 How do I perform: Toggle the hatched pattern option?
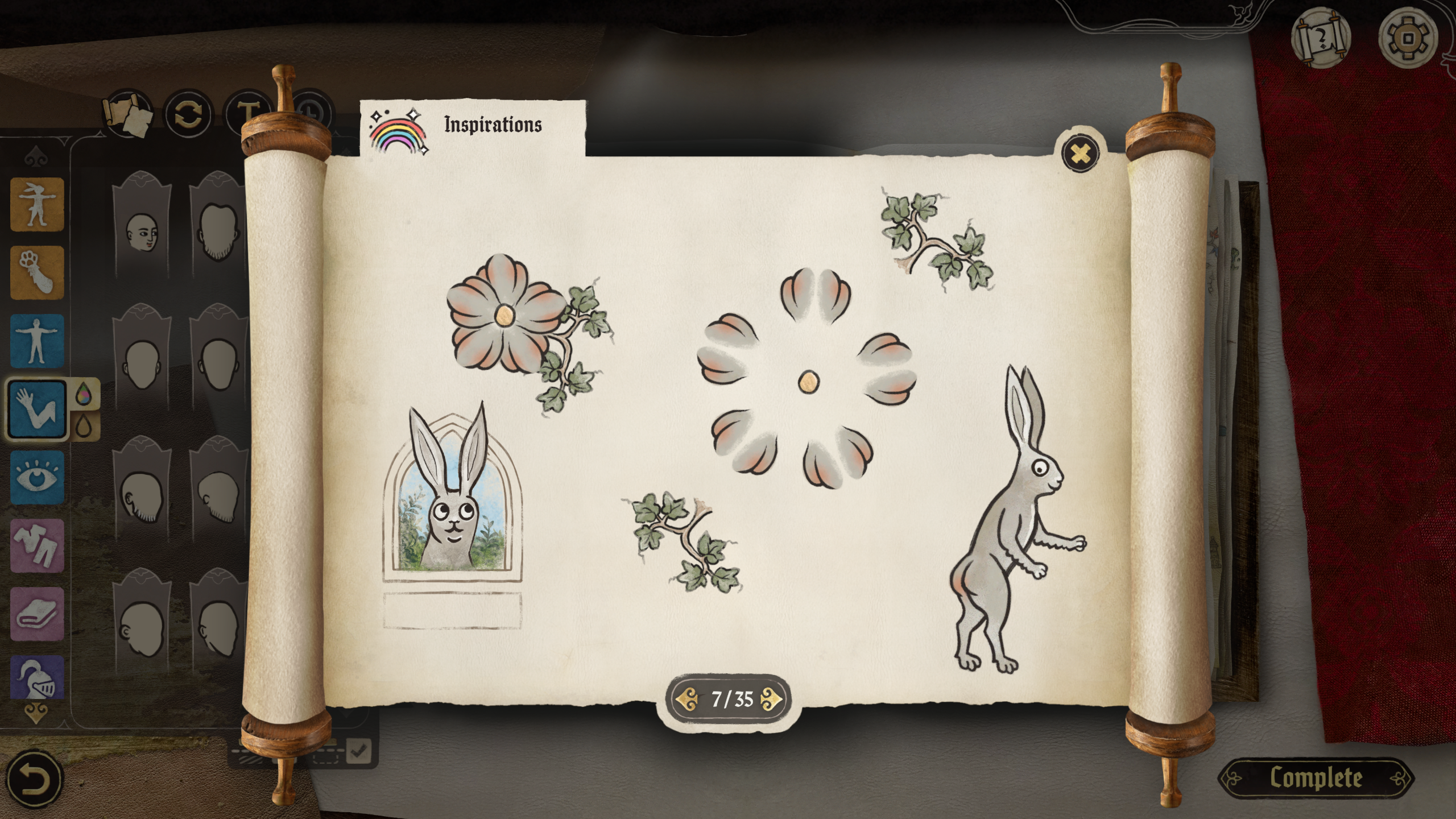[x=250, y=760]
